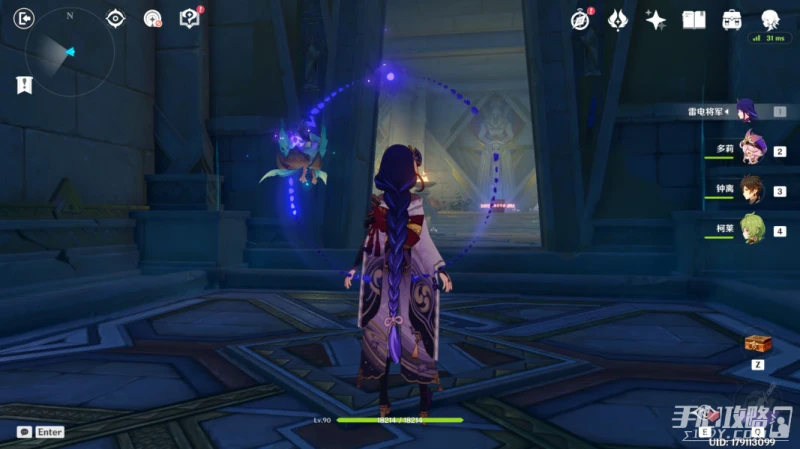Open the winged emblem battle pass icon

click(x=618, y=19)
